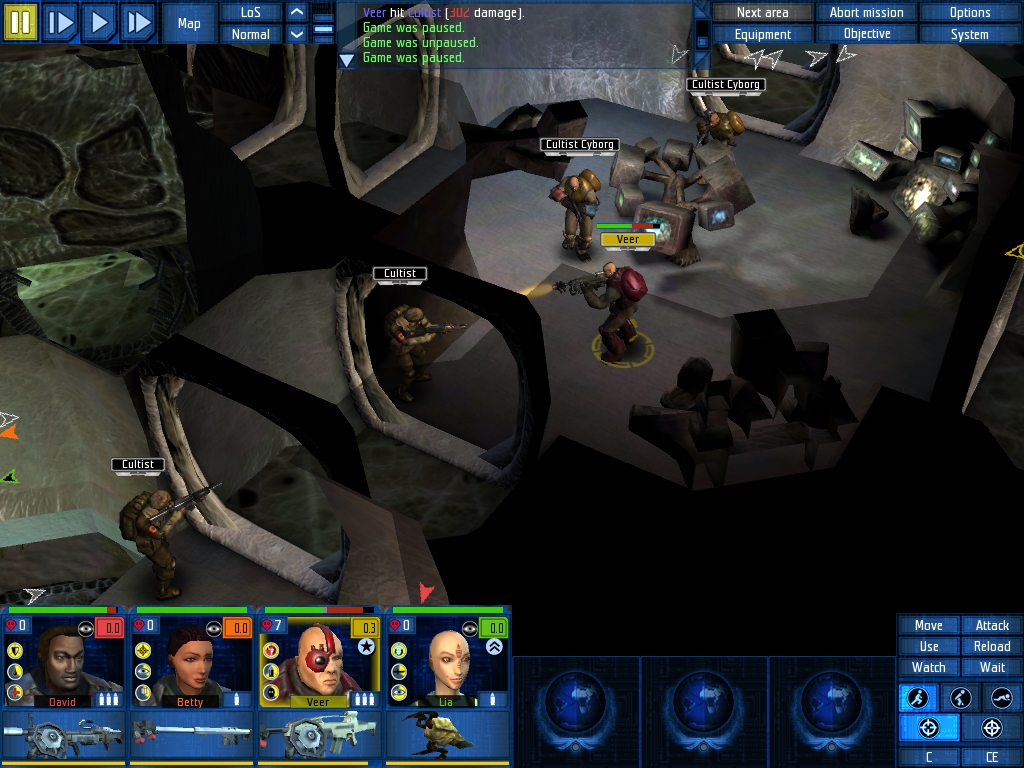The height and width of the screenshot is (768, 1024).
Task: Open the System menu
Action: click(x=969, y=34)
